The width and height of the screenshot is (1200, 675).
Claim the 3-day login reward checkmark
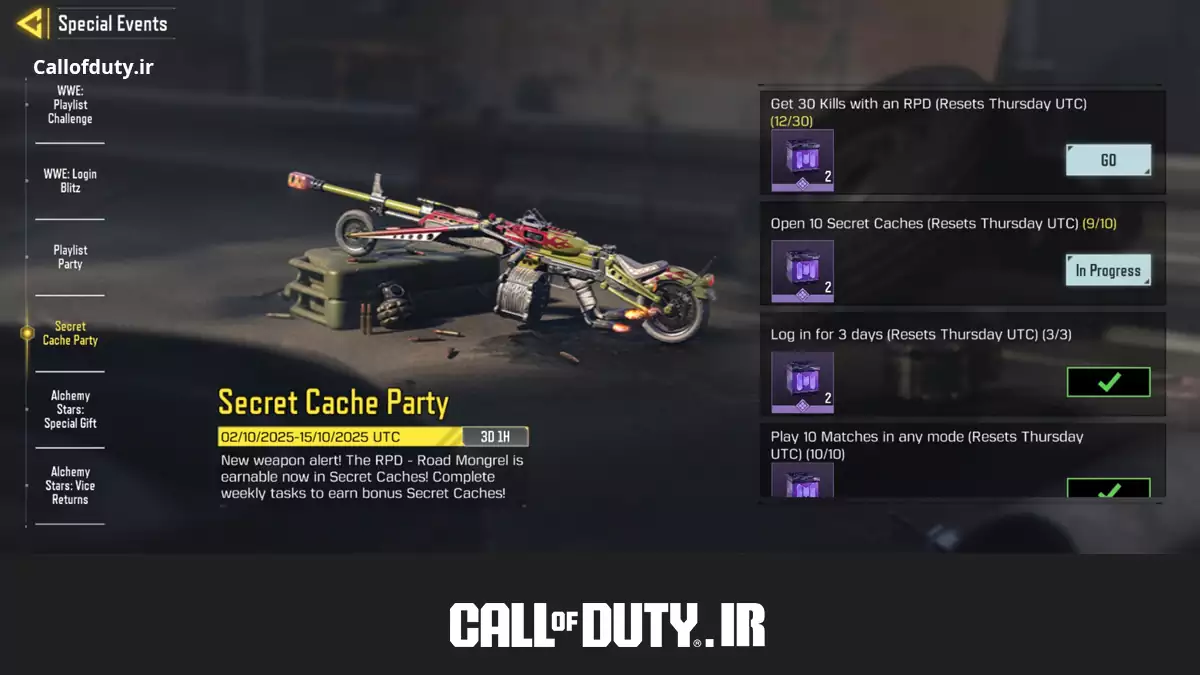coord(1108,382)
